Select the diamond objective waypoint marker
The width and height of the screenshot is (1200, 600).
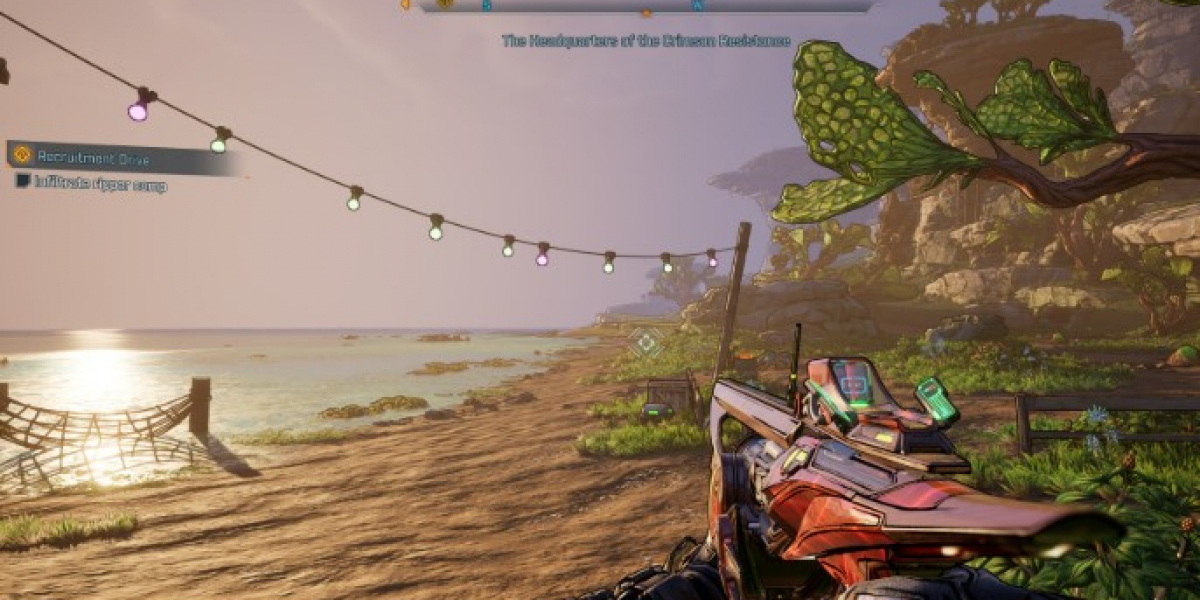pos(646,343)
